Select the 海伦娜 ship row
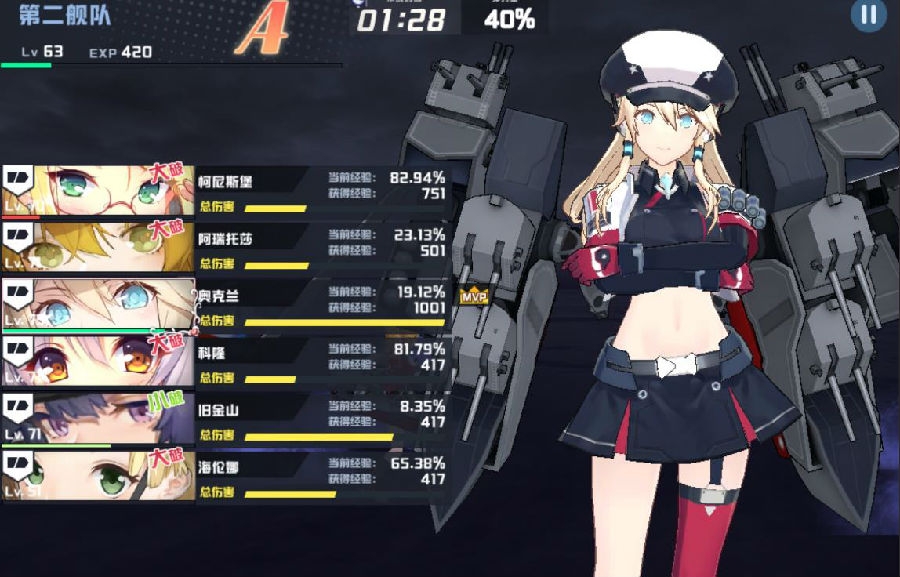Screen dimensions: 900x577 225,476
